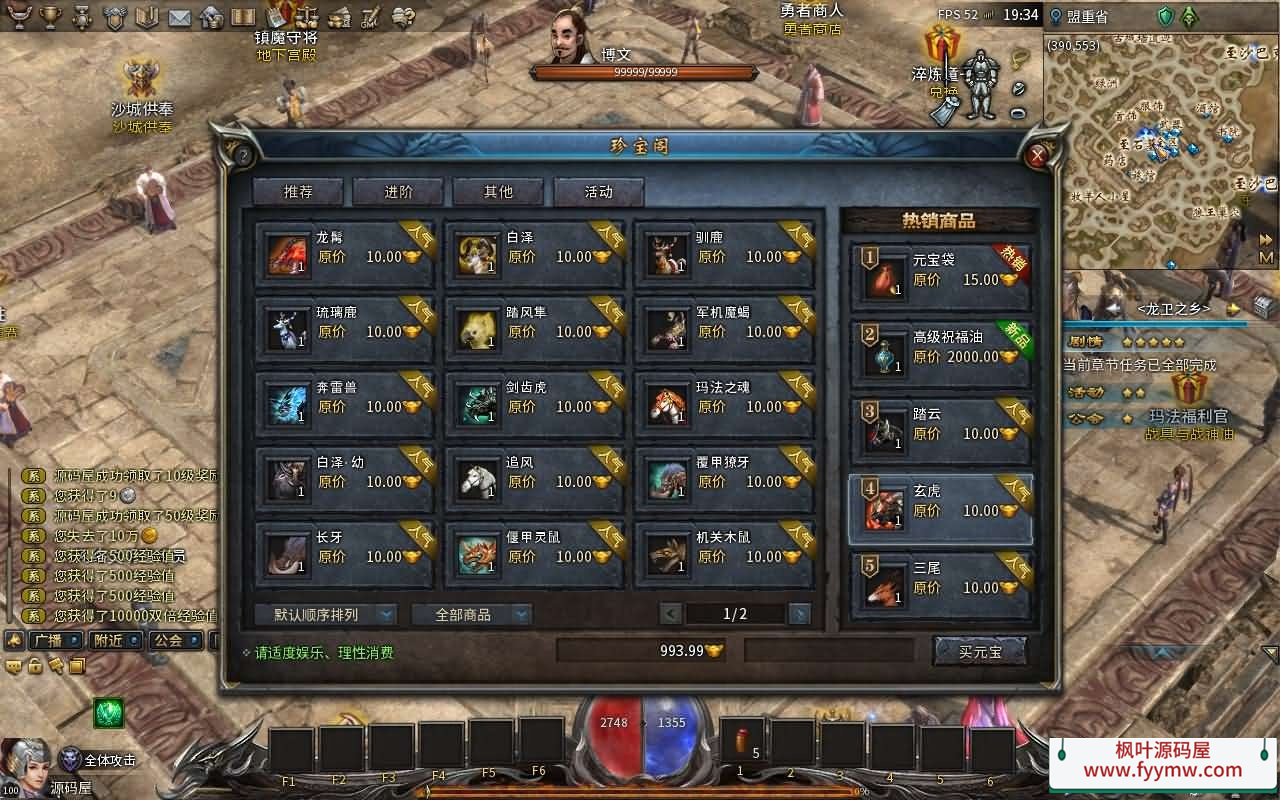Close the 珍宝阁 shop window
Screen dimensions: 1280x800
(x=1037, y=155)
